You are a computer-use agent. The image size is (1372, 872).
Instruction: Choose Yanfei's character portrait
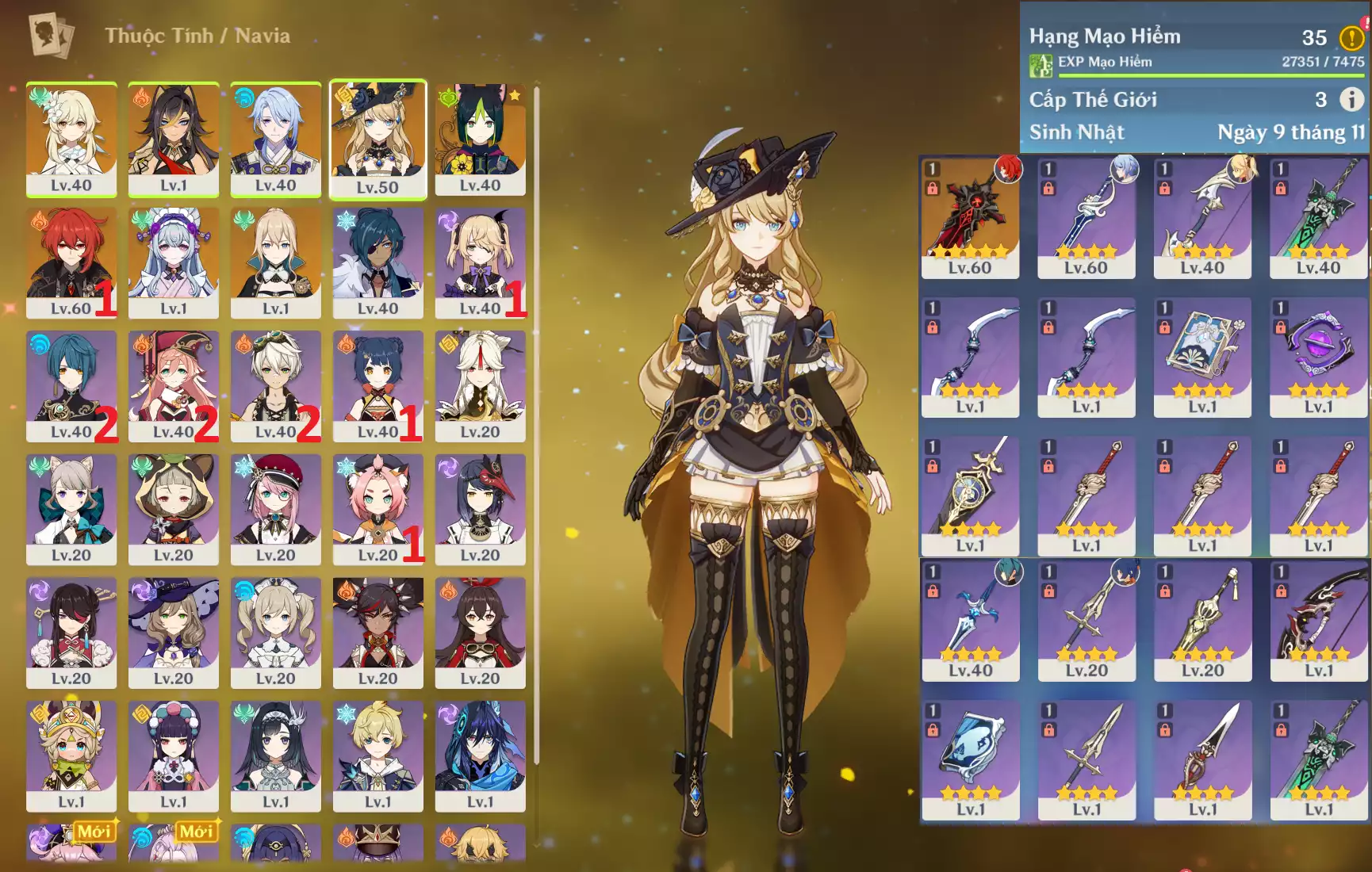pyautogui.click(x=174, y=386)
